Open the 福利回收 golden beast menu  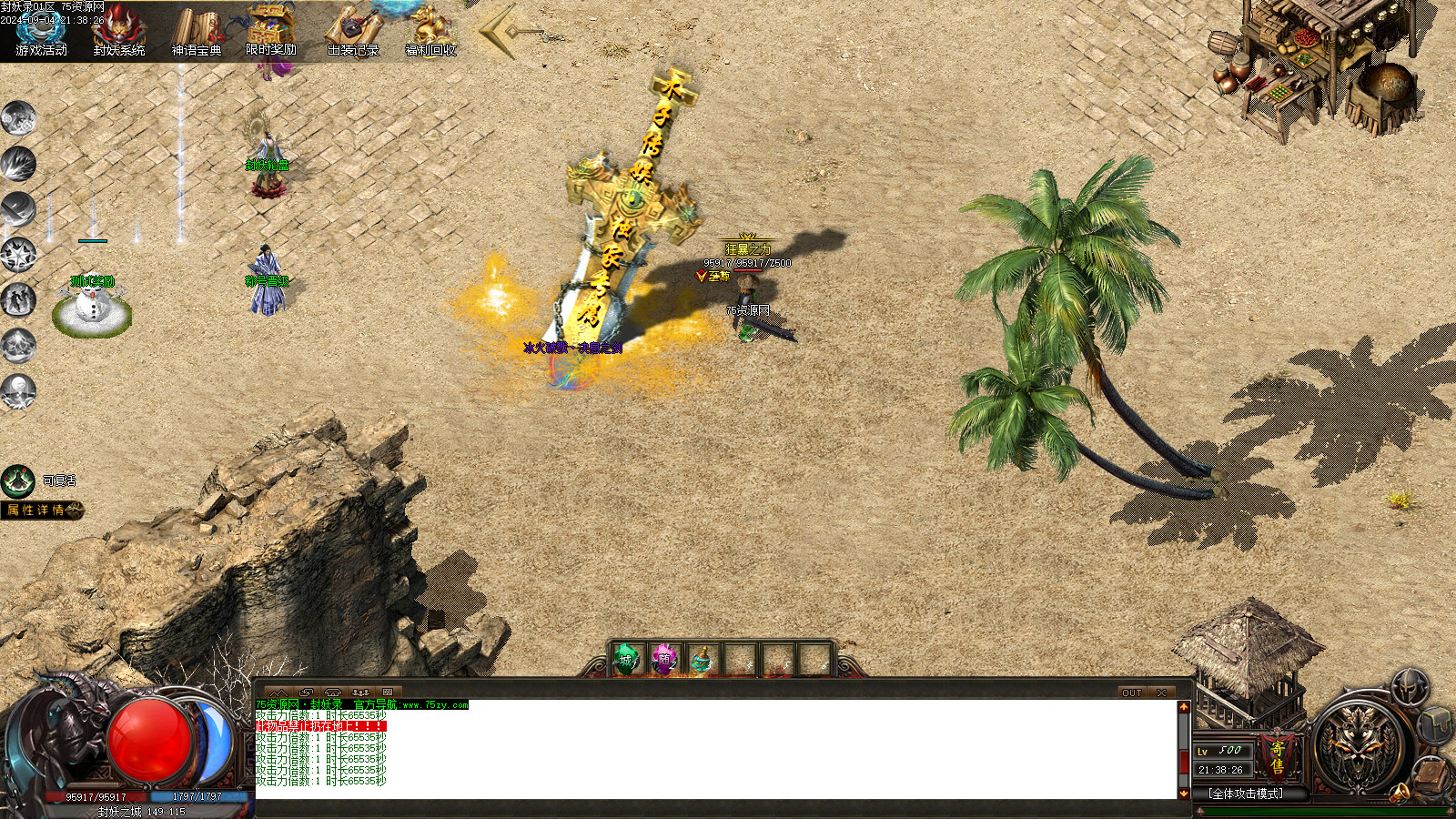(430, 30)
